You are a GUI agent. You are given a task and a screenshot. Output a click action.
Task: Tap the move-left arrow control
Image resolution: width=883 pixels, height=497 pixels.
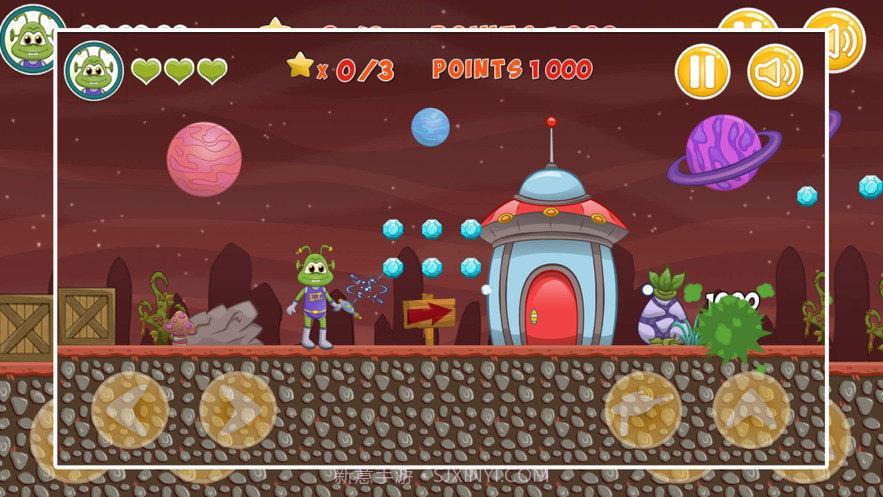coord(130,410)
